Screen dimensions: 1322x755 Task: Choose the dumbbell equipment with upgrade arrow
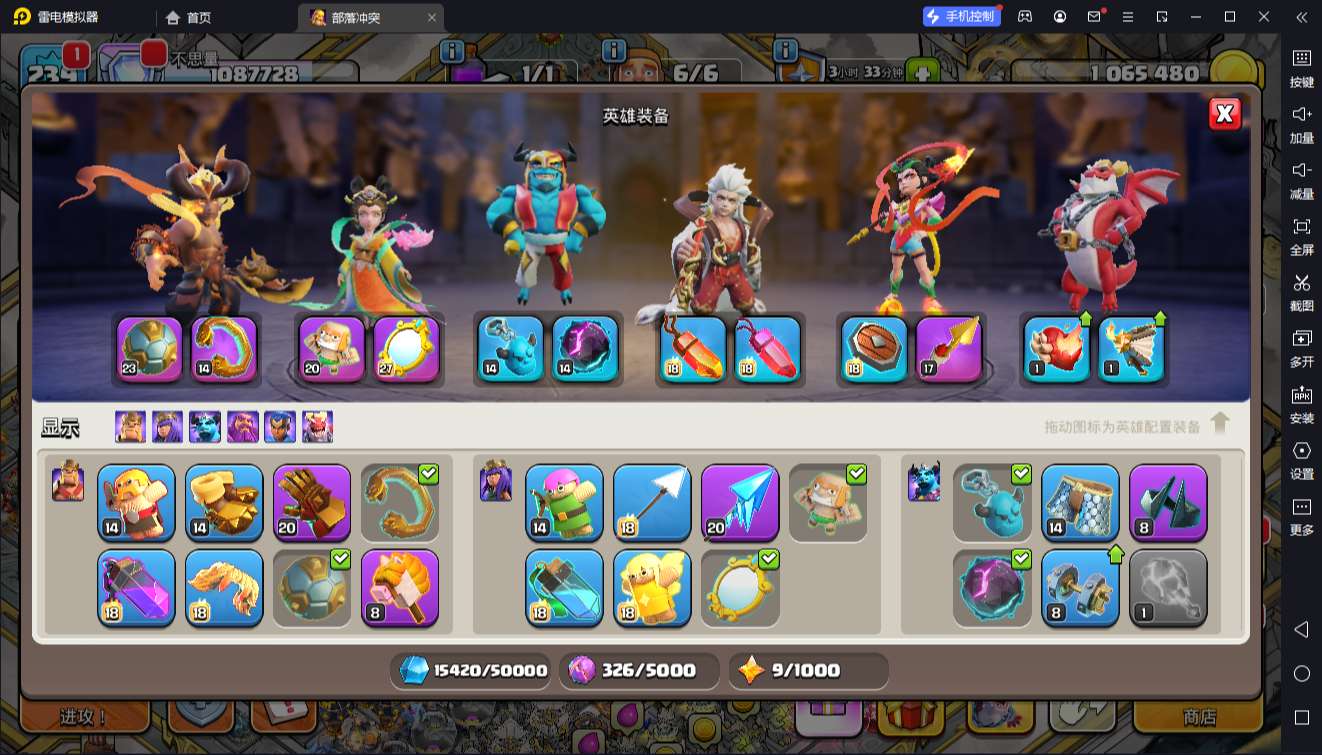pyautogui.click(x=1080, y=588)
